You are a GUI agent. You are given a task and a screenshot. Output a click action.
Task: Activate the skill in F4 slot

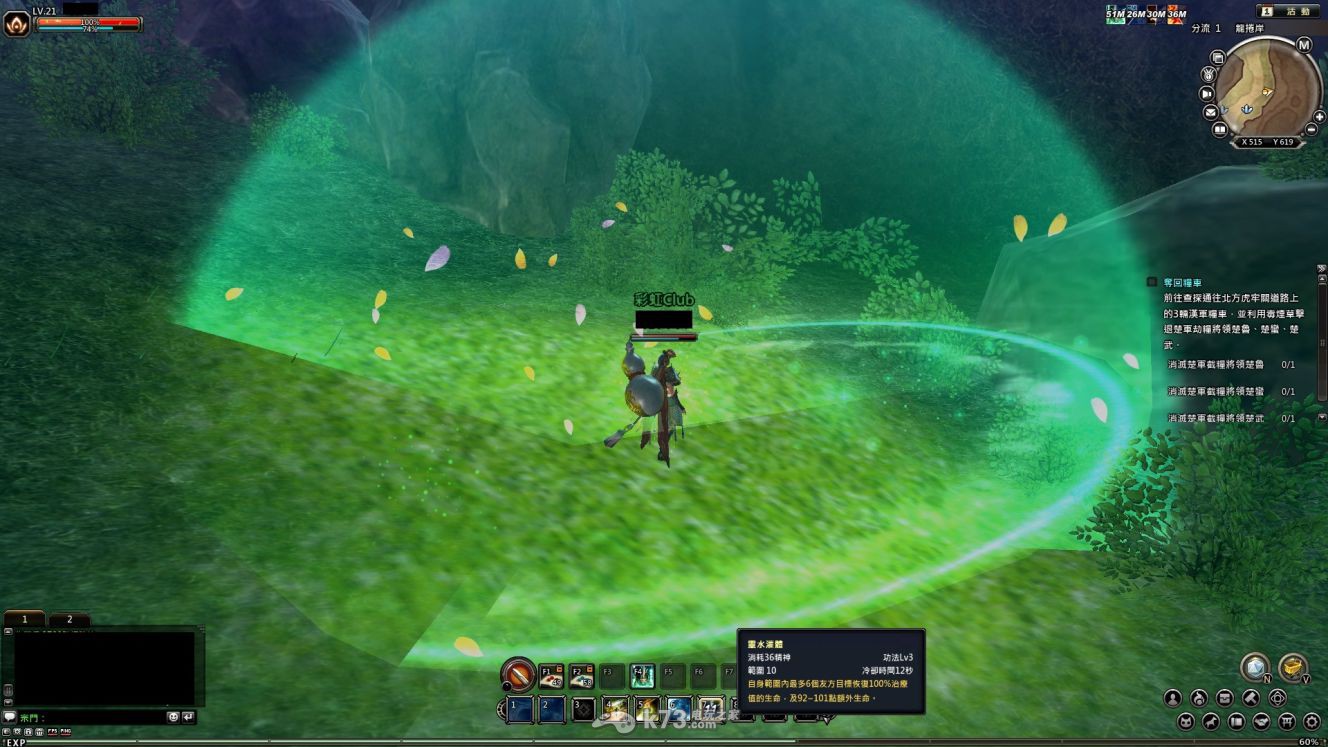[642, 676]
